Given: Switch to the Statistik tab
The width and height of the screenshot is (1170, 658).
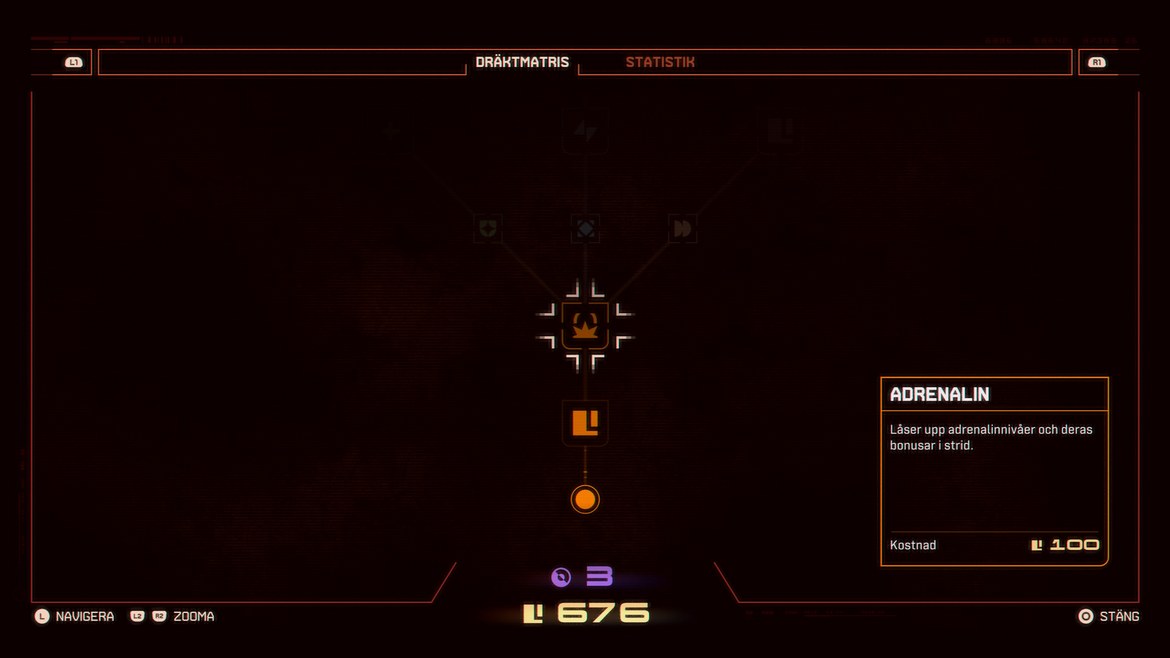Looking at the screenshot, I should tap(660, 62).
